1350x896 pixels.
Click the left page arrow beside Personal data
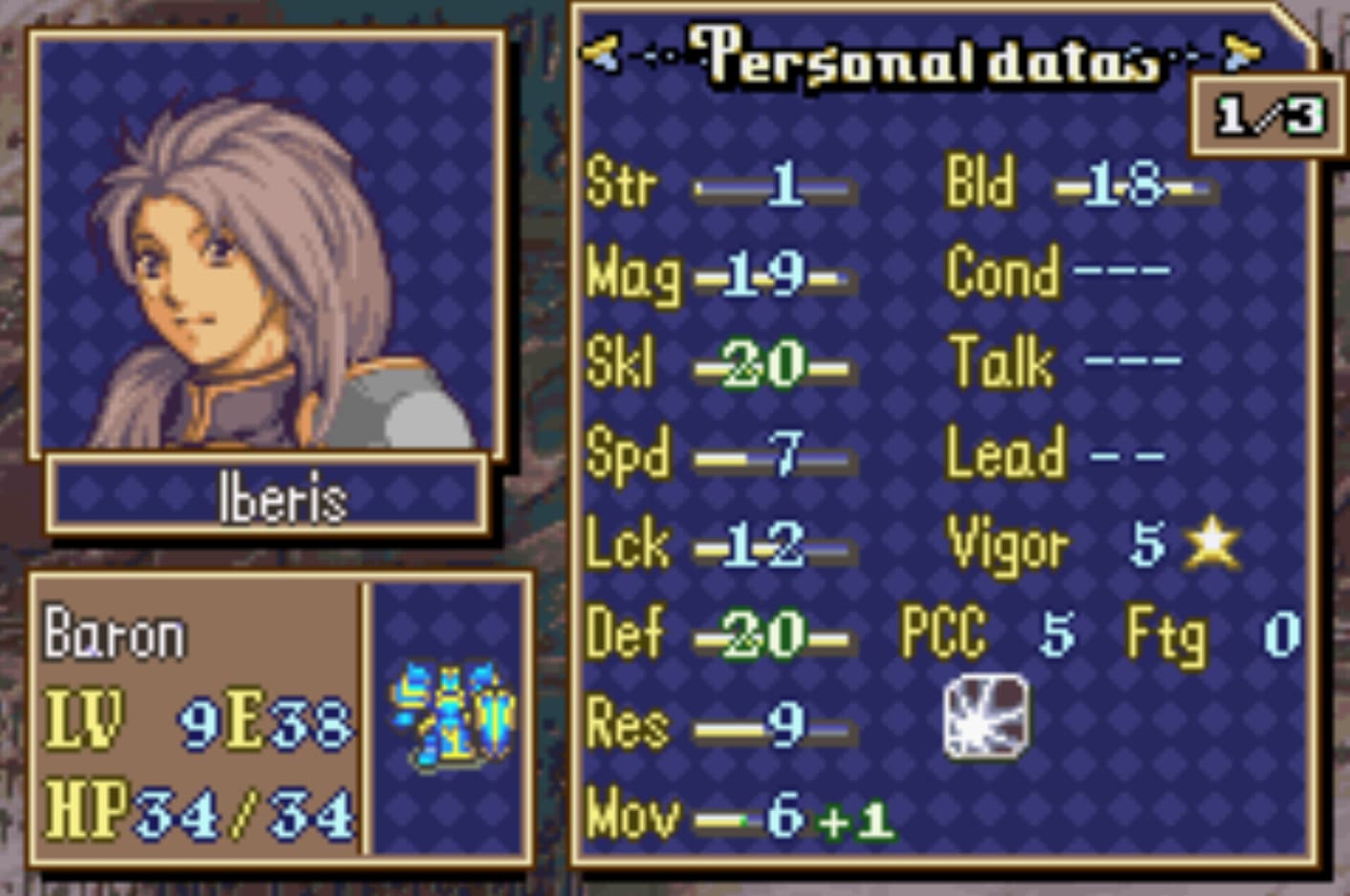602,54
